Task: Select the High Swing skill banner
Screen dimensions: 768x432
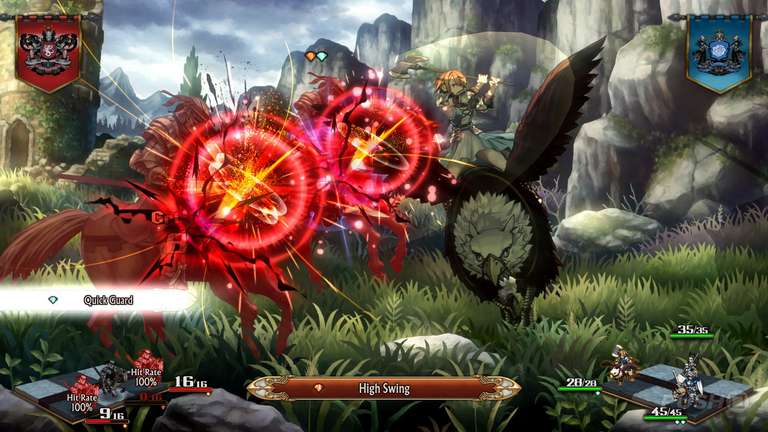Action: (384, 388)
